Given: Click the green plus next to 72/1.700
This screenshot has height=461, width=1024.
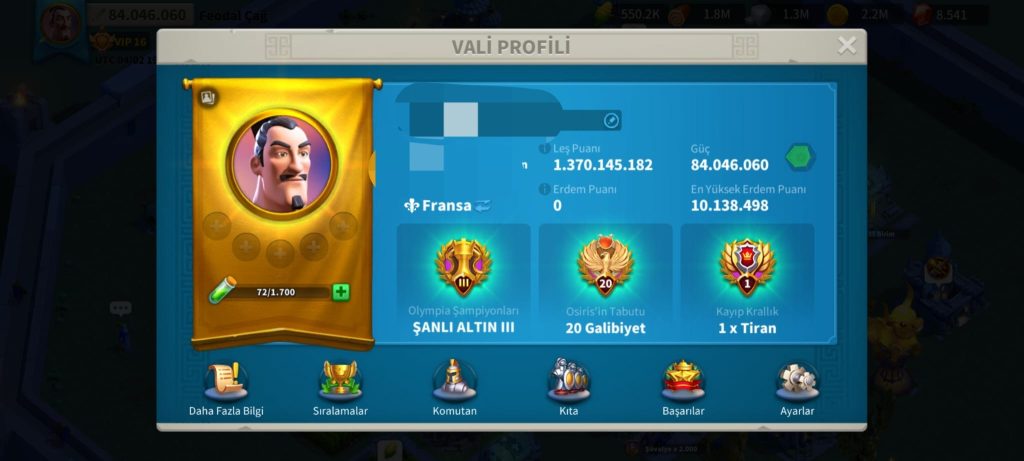Looking at the screenshot, I should click(x=341, y=293).
